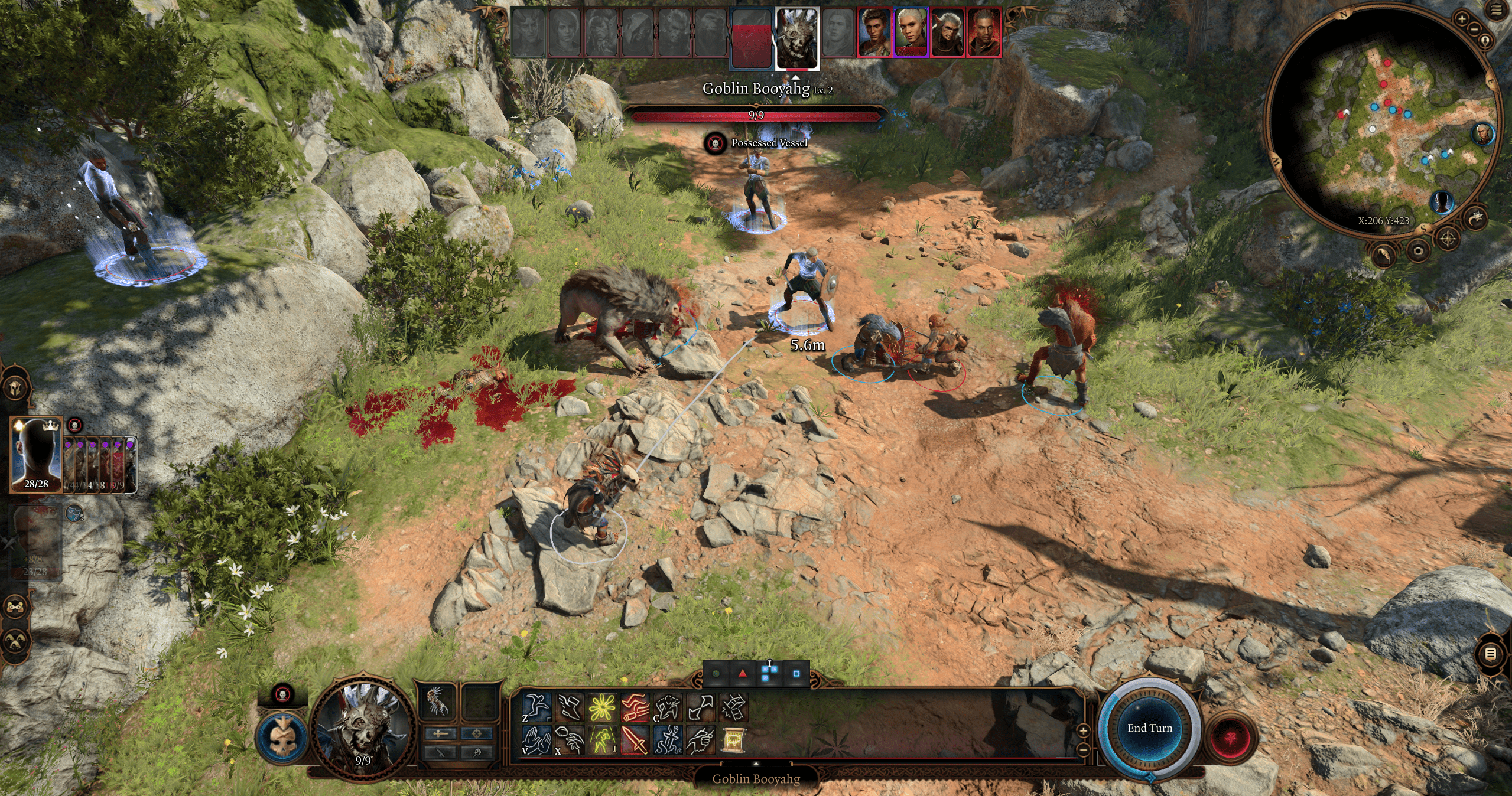
Task: Open the moon and star long-rest button
Action: [x=1475, y=218]
